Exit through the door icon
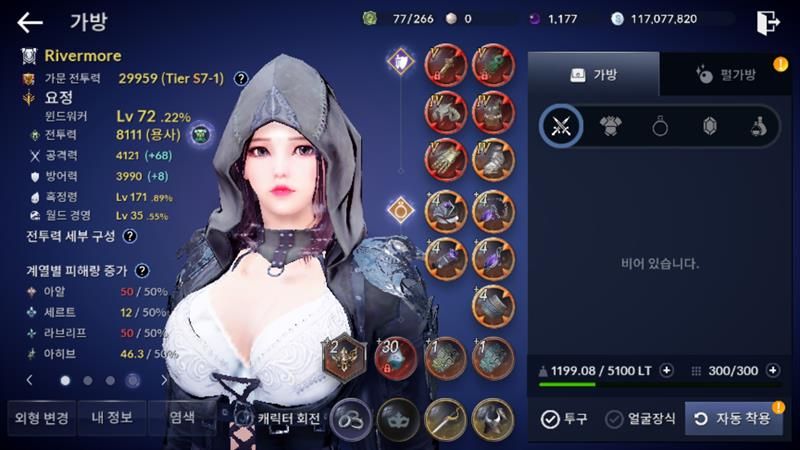This screenshot has height=450, width=800. pyautogui.click(x=768, y=22)
